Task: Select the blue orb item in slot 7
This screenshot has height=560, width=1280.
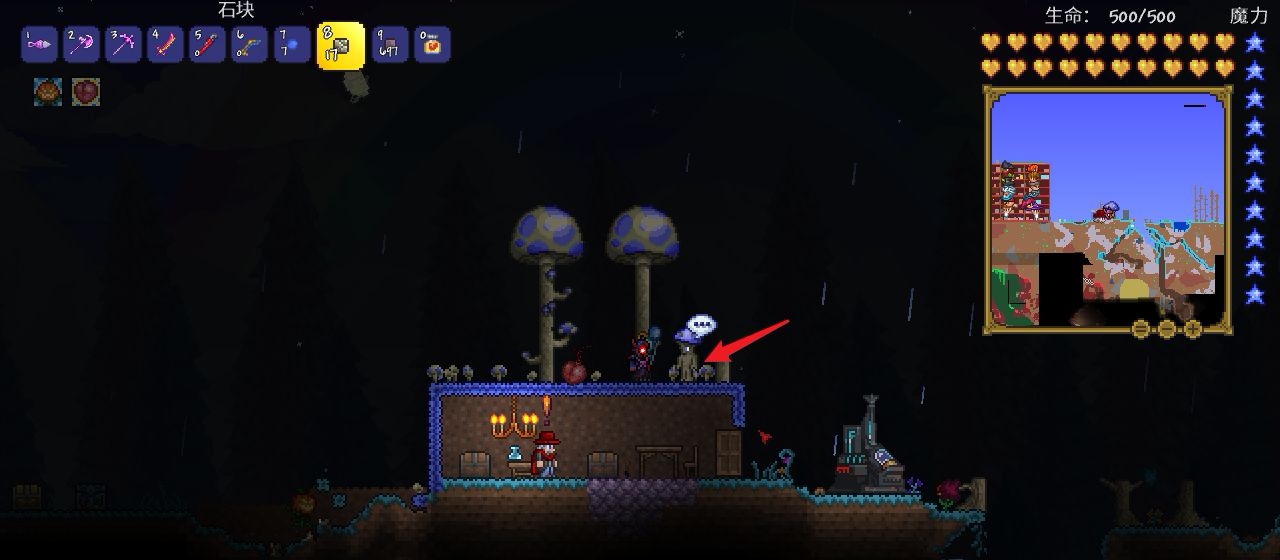Action: pos(292,45)
